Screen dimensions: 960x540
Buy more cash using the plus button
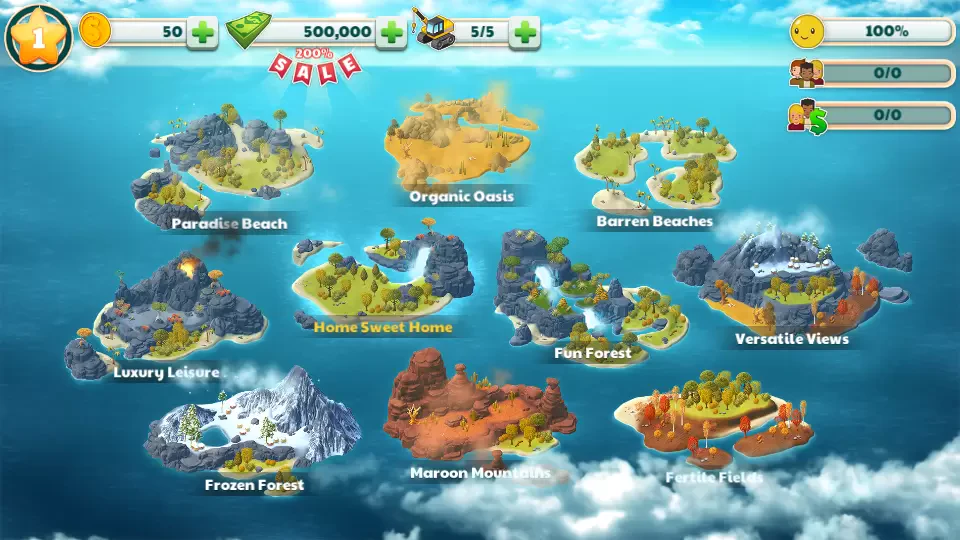click(392, 32)
